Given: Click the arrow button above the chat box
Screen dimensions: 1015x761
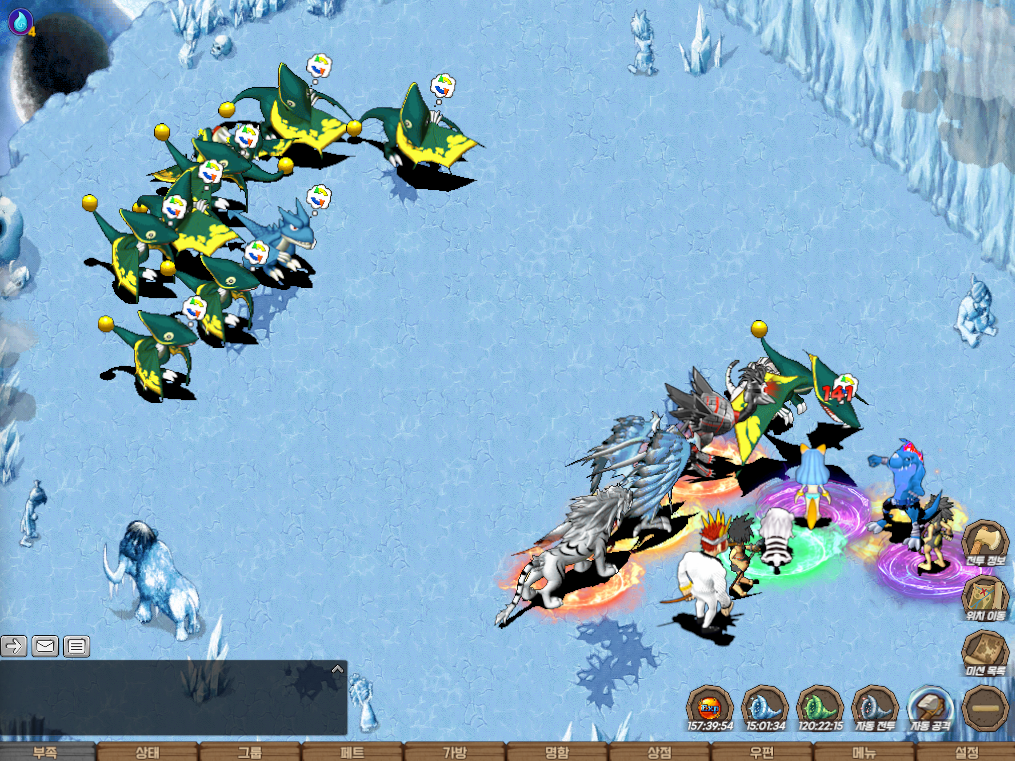Looking at the screenshot, I should [14, 646].
